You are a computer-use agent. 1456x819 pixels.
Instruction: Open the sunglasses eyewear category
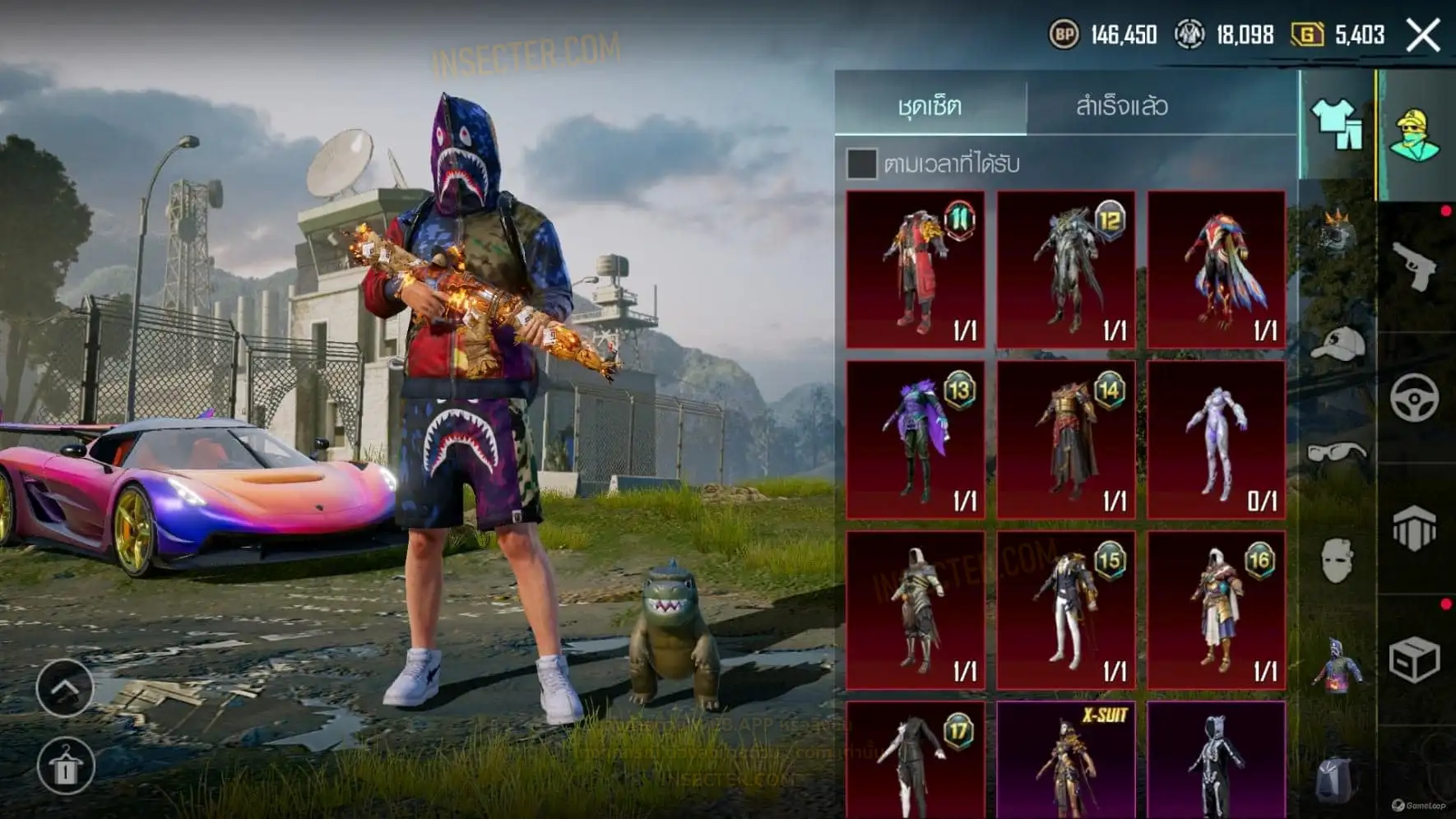tap(1337, 453)
